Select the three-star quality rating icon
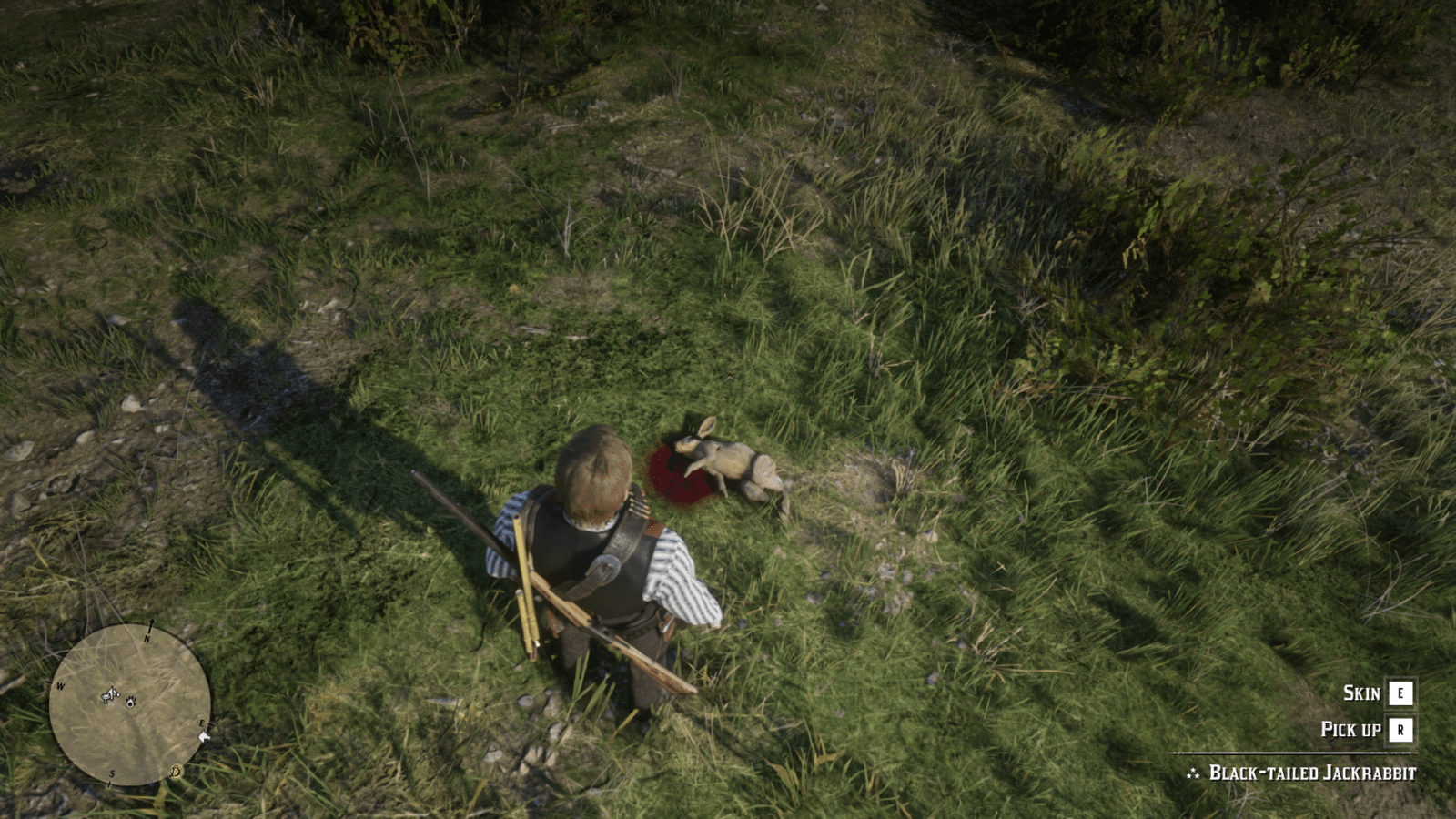 point(1193,773)
